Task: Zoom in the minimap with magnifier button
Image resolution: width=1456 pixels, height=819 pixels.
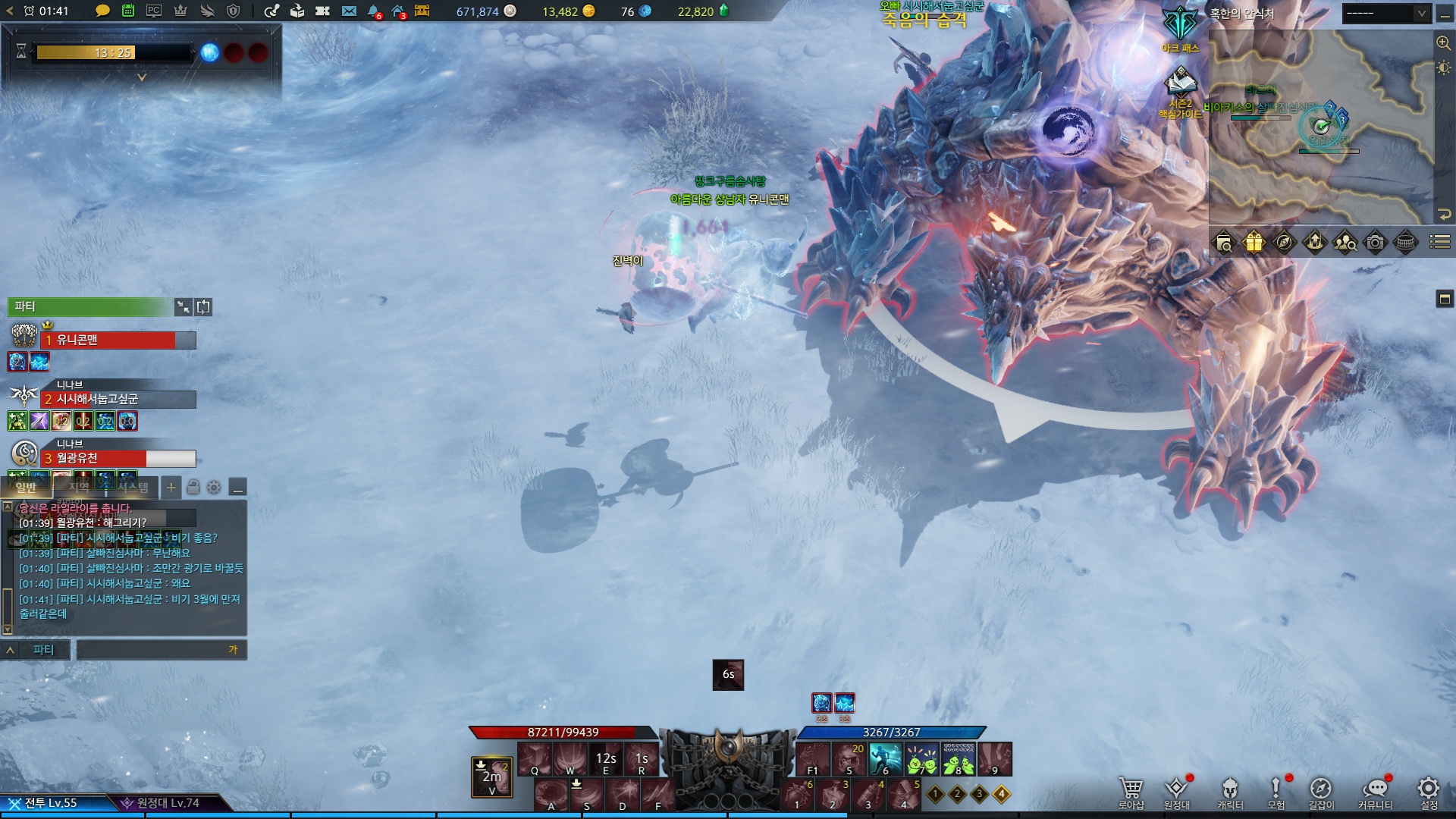Action: (1443, 43)
